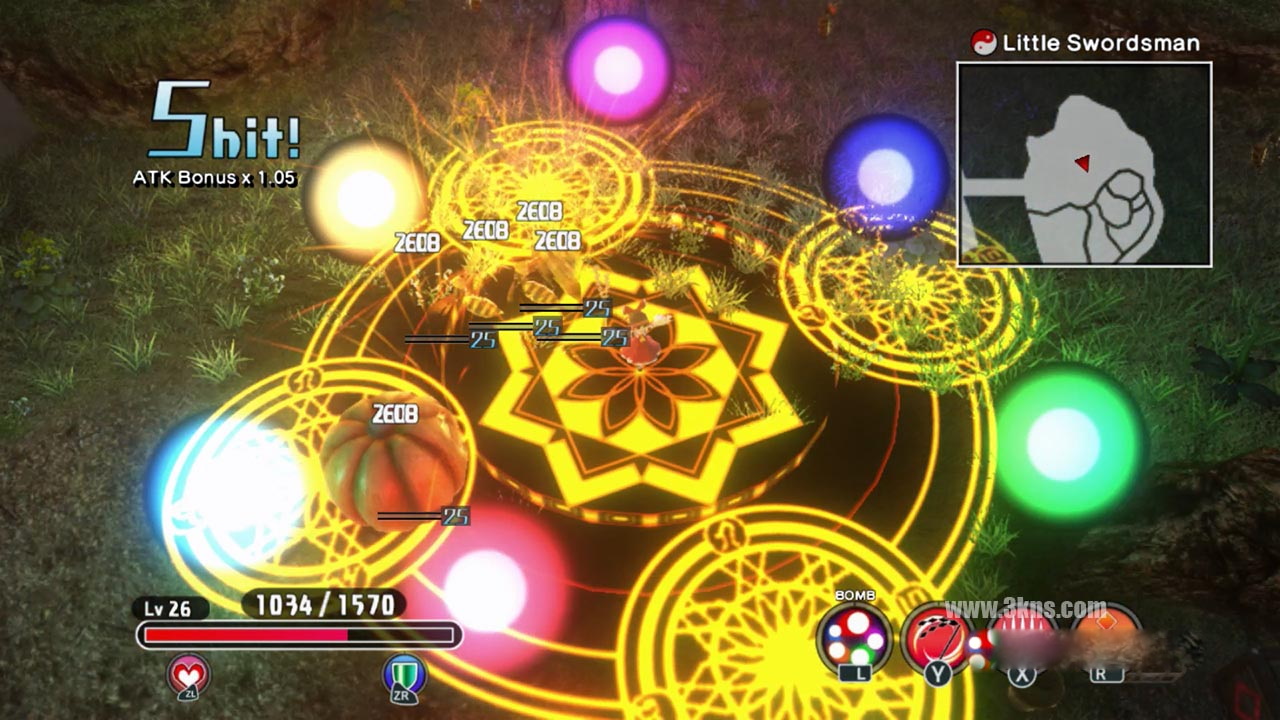Open the area minimap
This screenshot has width=1280, height=720.
pos(1084,165)
